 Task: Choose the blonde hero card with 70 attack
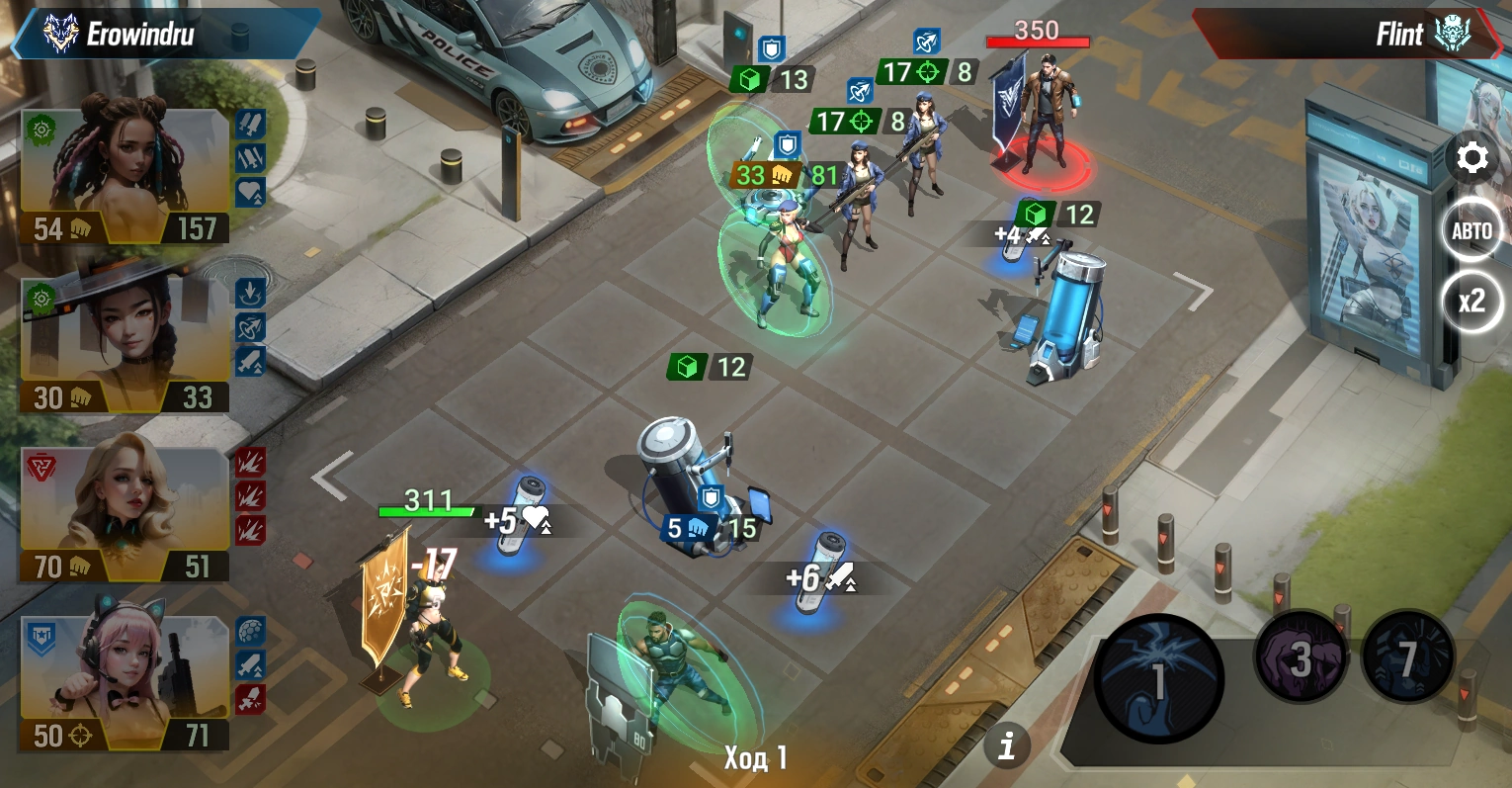[125, 514]
